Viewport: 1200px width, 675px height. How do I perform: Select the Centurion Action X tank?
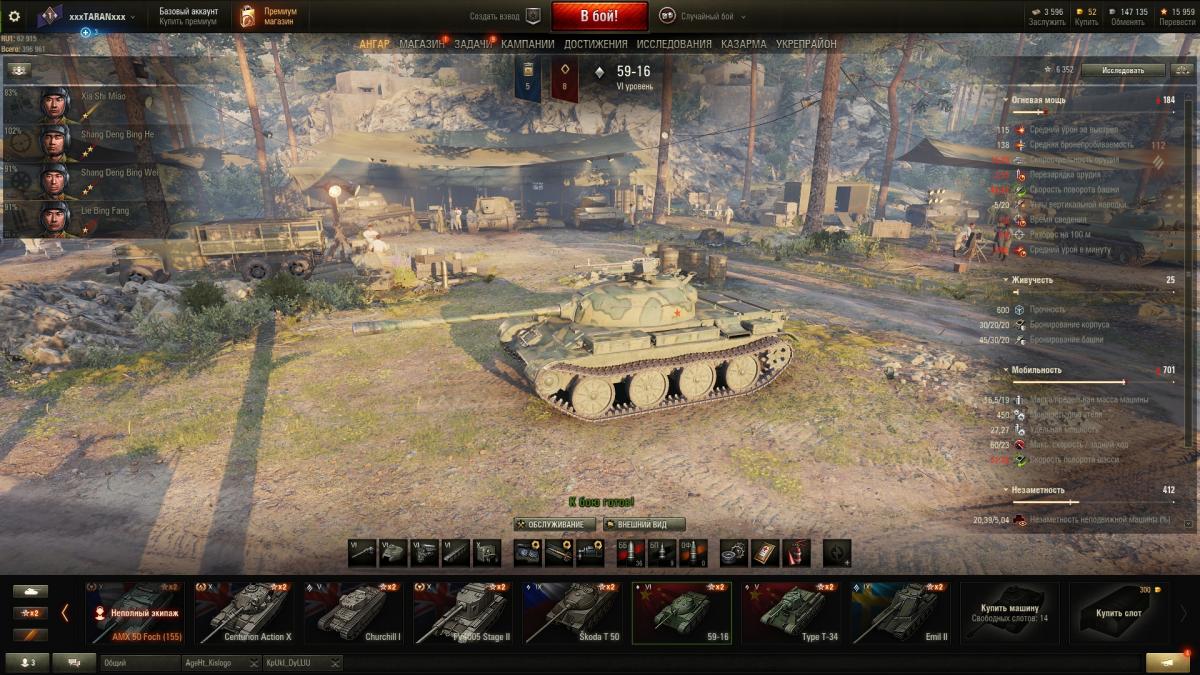click(244, 613)
